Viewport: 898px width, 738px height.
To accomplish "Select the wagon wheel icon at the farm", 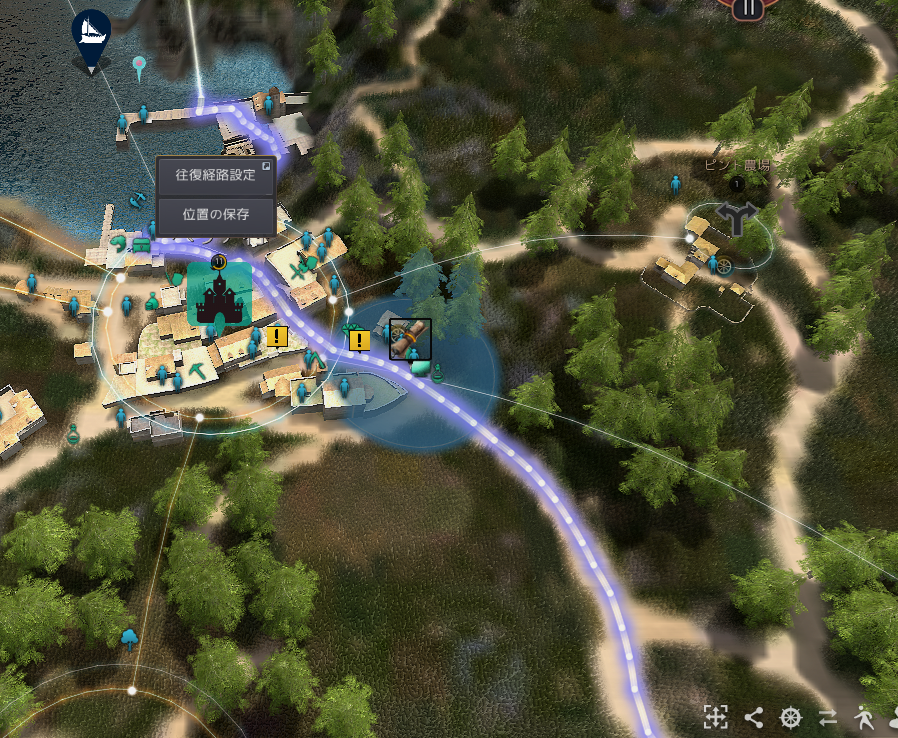I will tap(725, 266).
